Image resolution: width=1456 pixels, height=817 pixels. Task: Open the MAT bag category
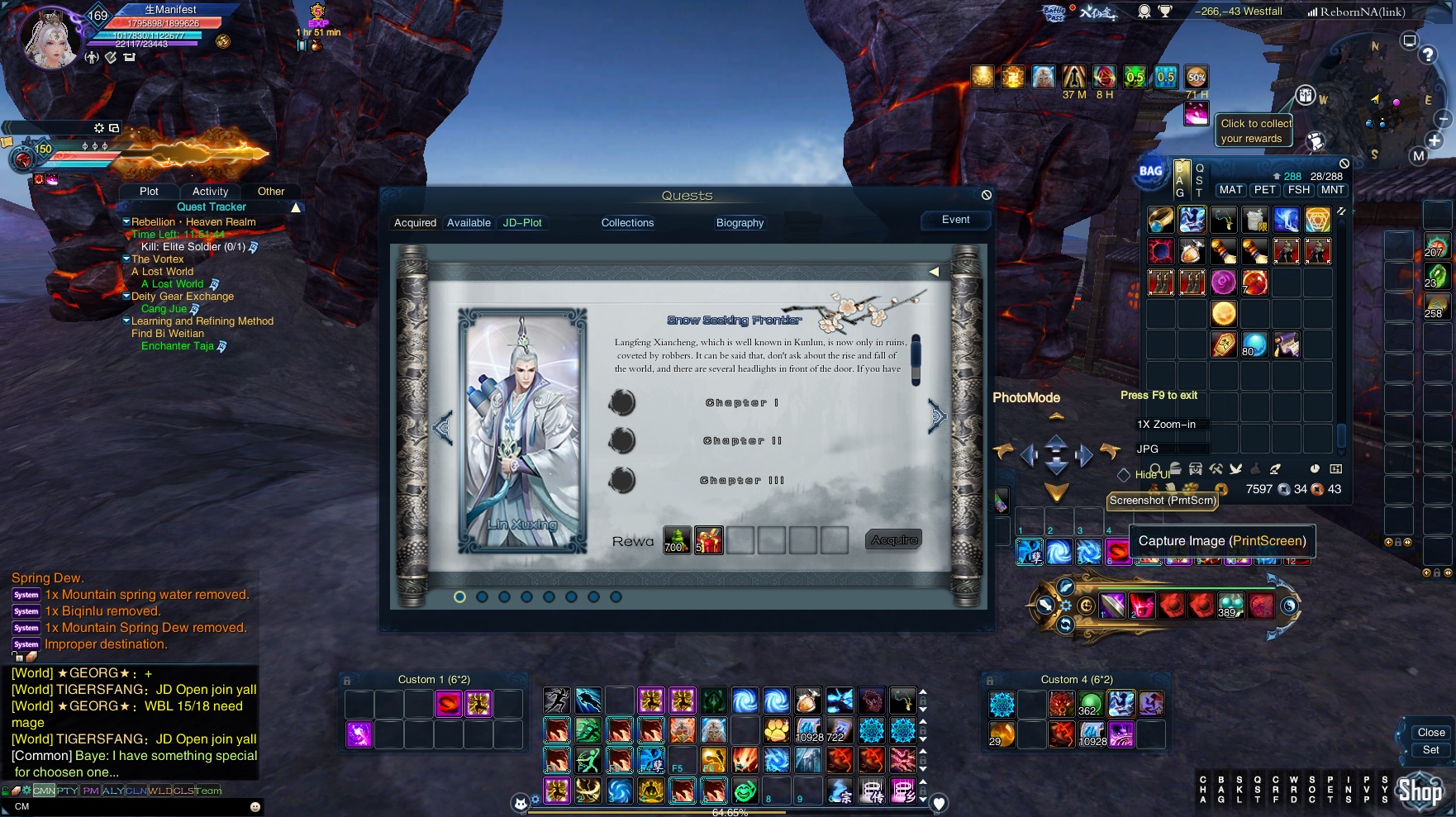(x=1230, y=190)
